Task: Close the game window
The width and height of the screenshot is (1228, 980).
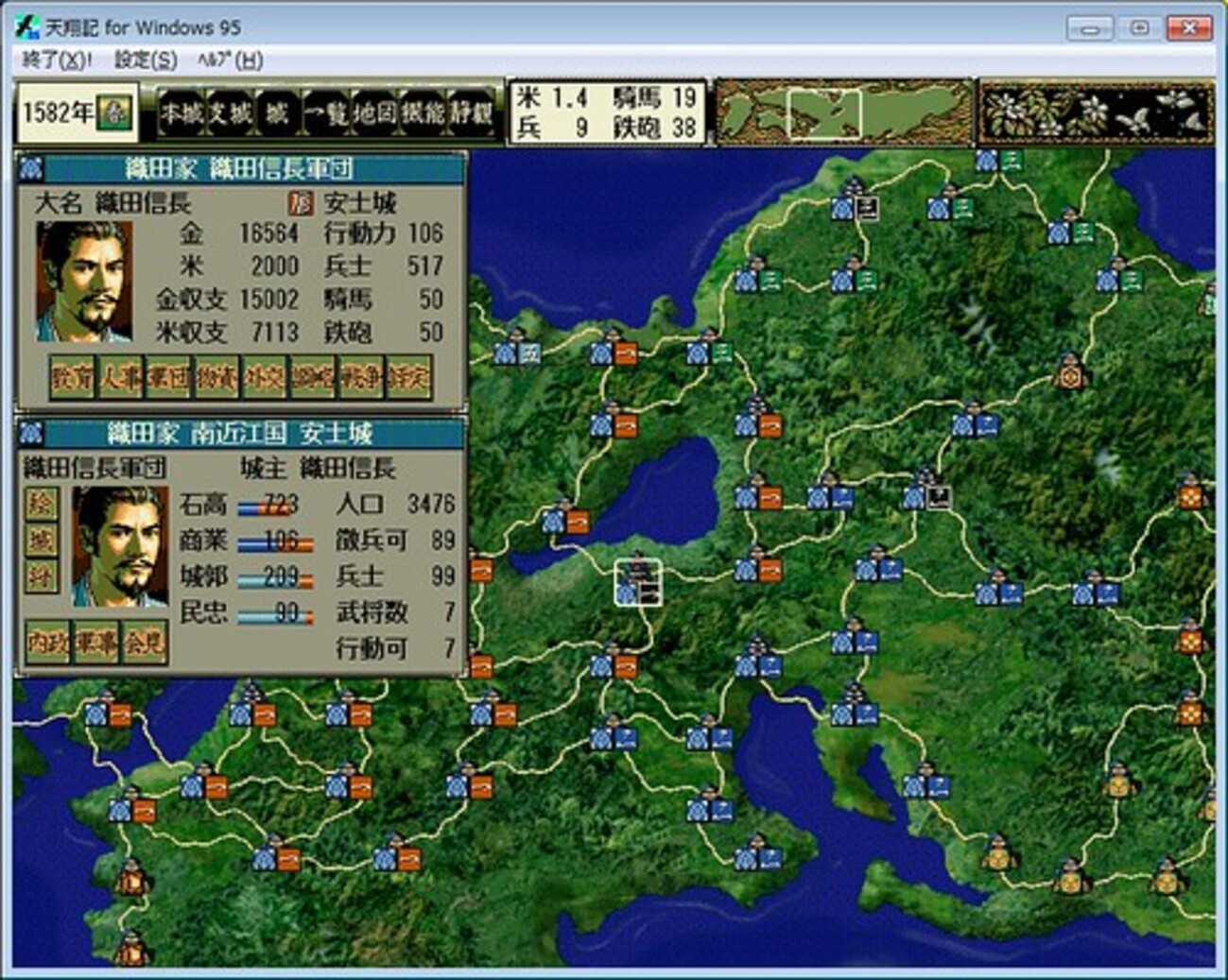Action: tap(1188, 27)
